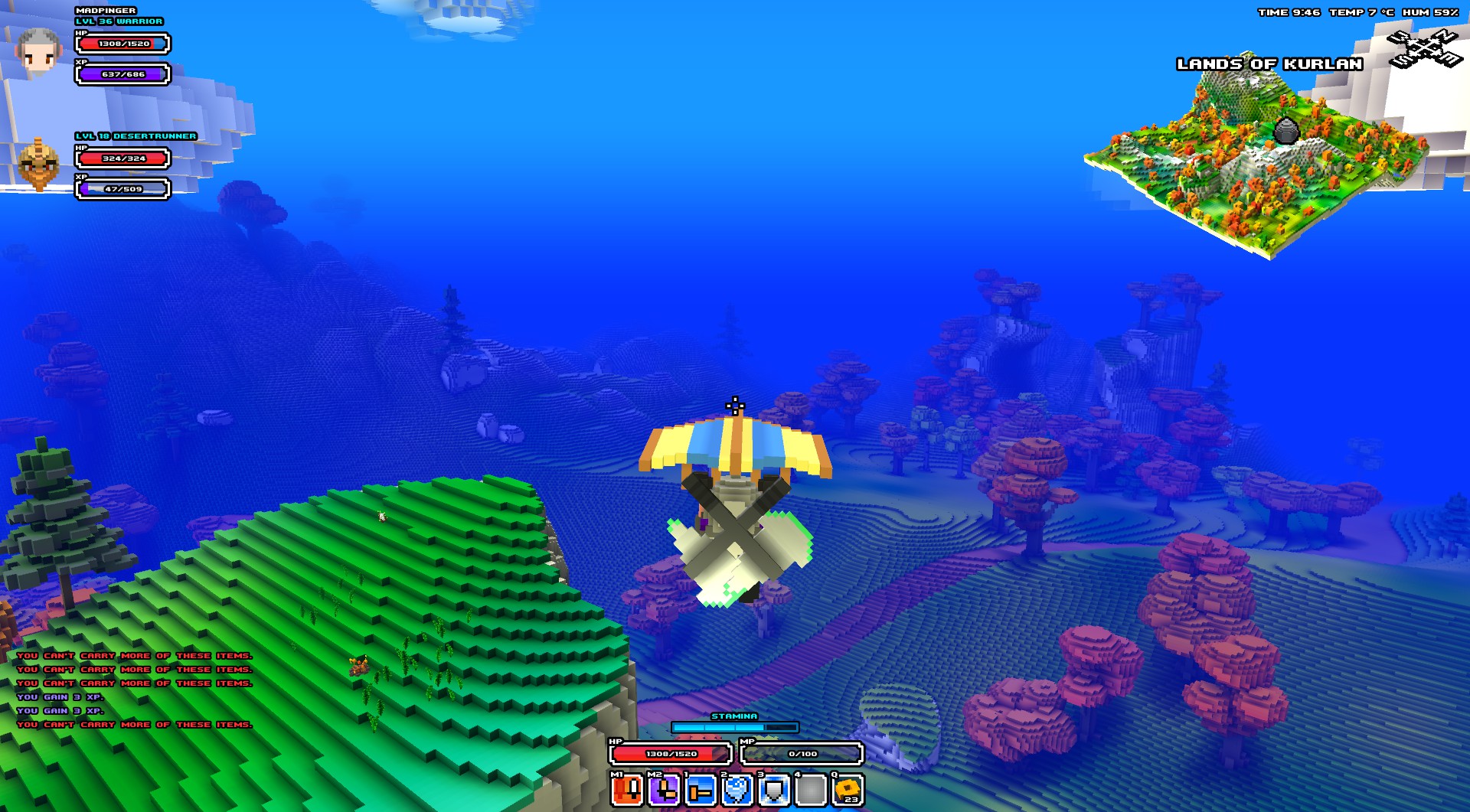Select the empty grey skill slot 4
The width and height of the screenshot is (1470, 812).
coord(811,790)
